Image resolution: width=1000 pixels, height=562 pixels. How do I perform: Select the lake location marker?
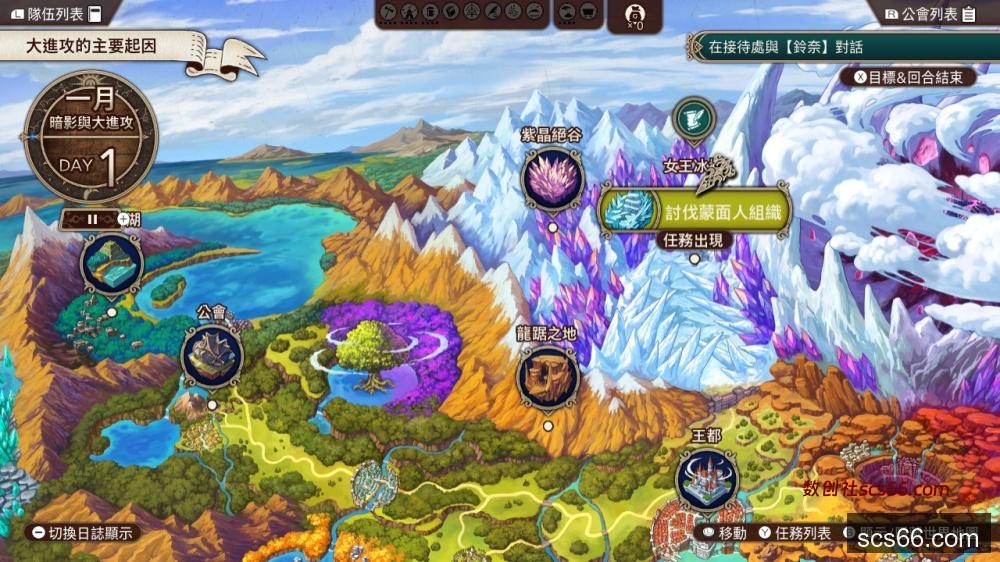click(111, 264)
